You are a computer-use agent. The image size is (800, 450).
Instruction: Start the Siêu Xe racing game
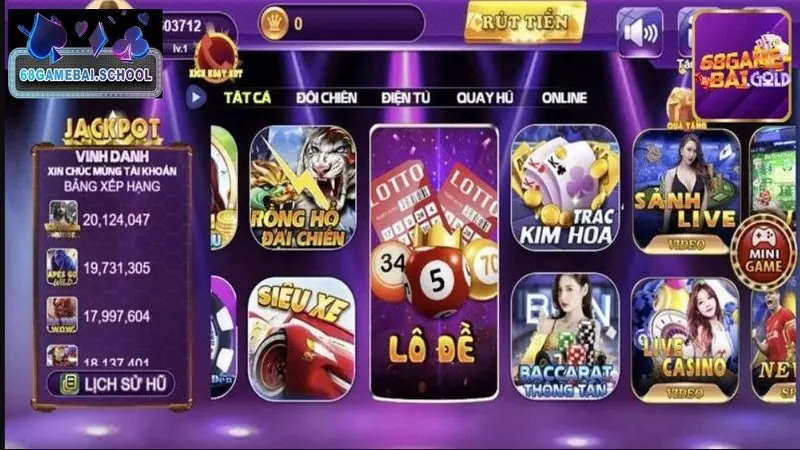301,335
